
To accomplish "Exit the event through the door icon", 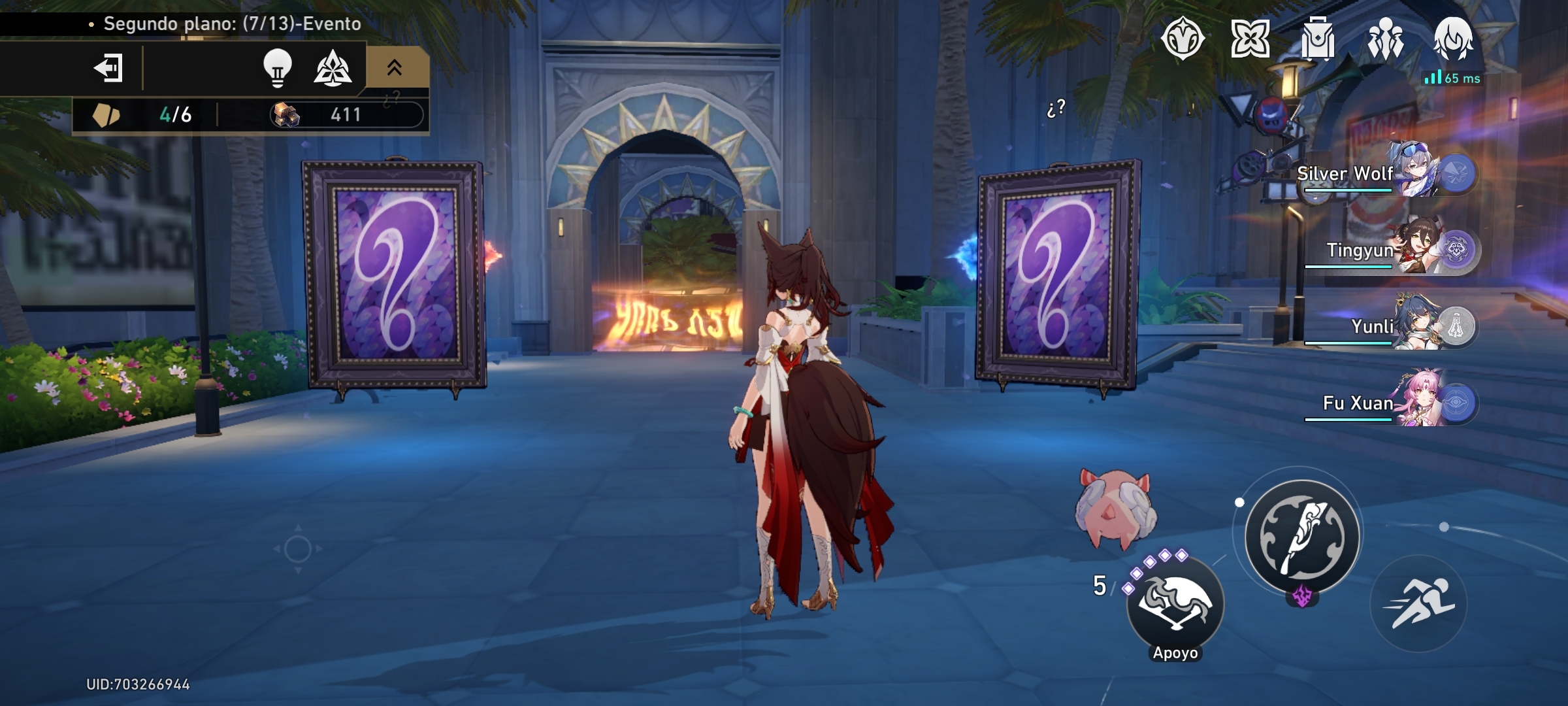I will tap(111, 68).
